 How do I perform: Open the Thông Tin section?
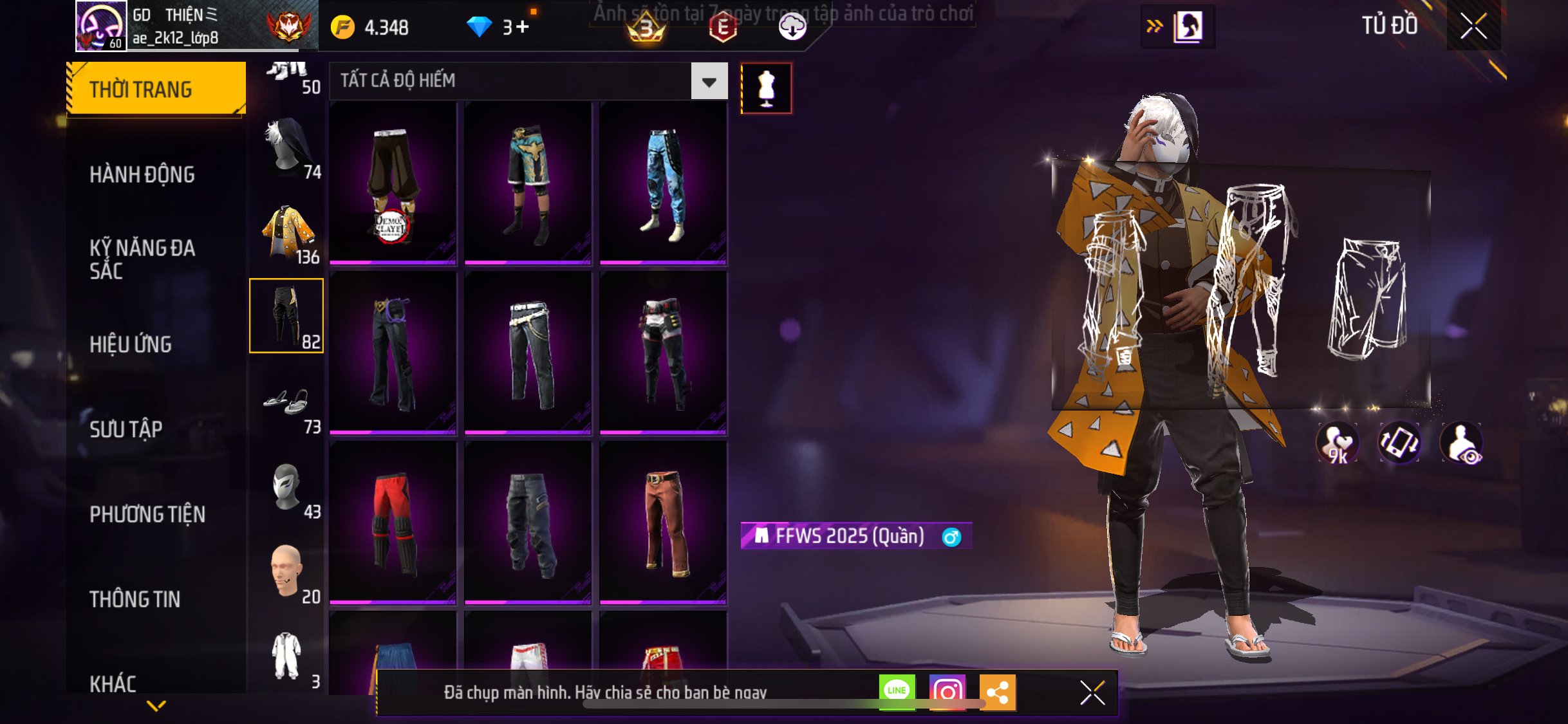(135, 599)
